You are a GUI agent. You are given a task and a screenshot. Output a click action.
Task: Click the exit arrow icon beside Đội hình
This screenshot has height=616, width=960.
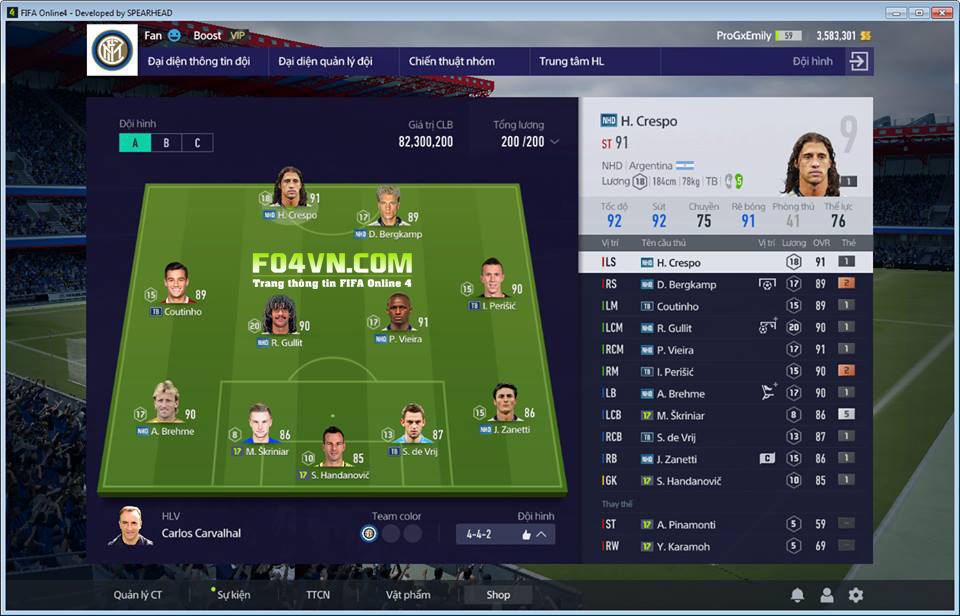858,61
